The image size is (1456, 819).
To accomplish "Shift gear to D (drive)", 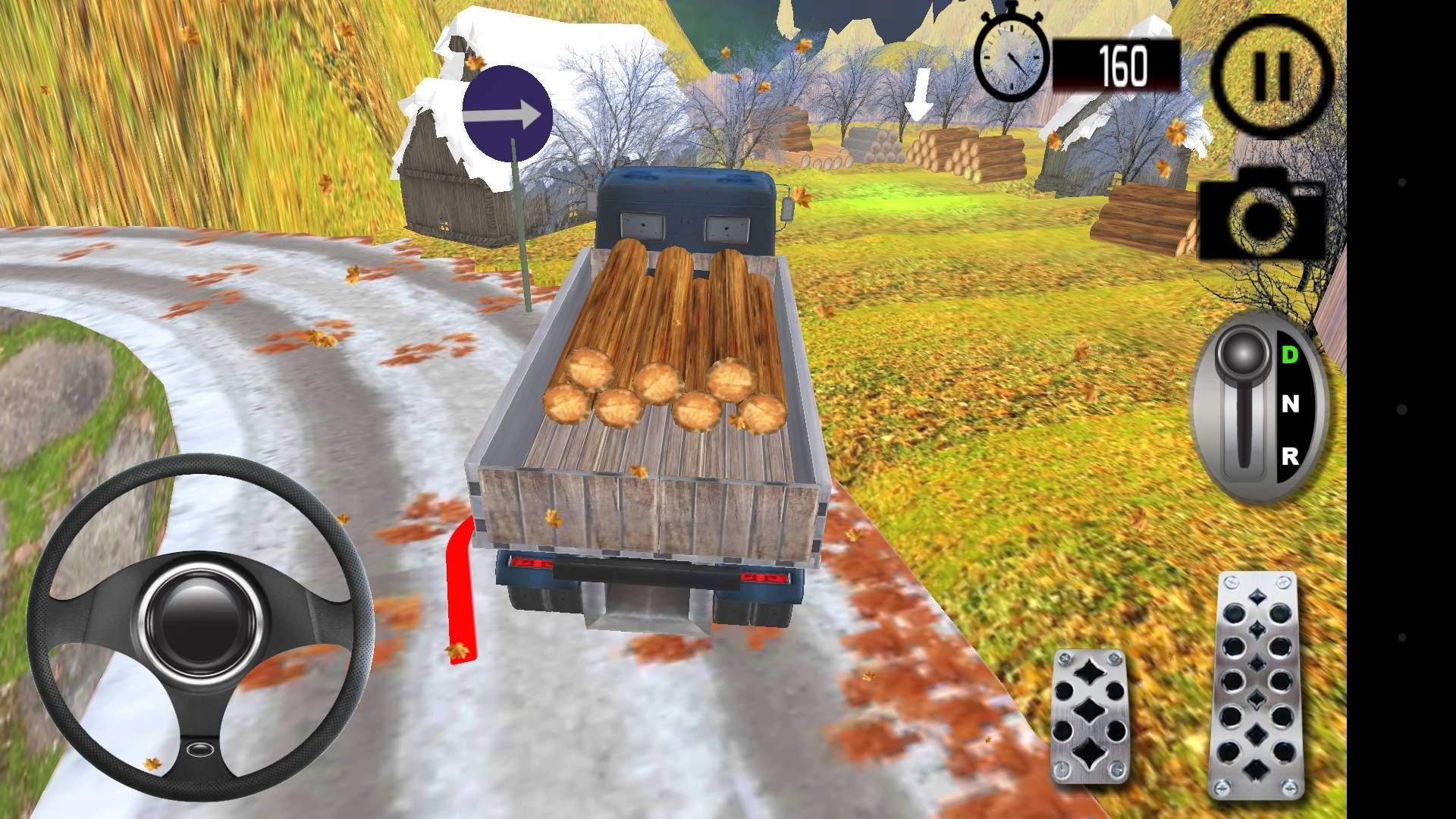I will tap(1289, 354).
